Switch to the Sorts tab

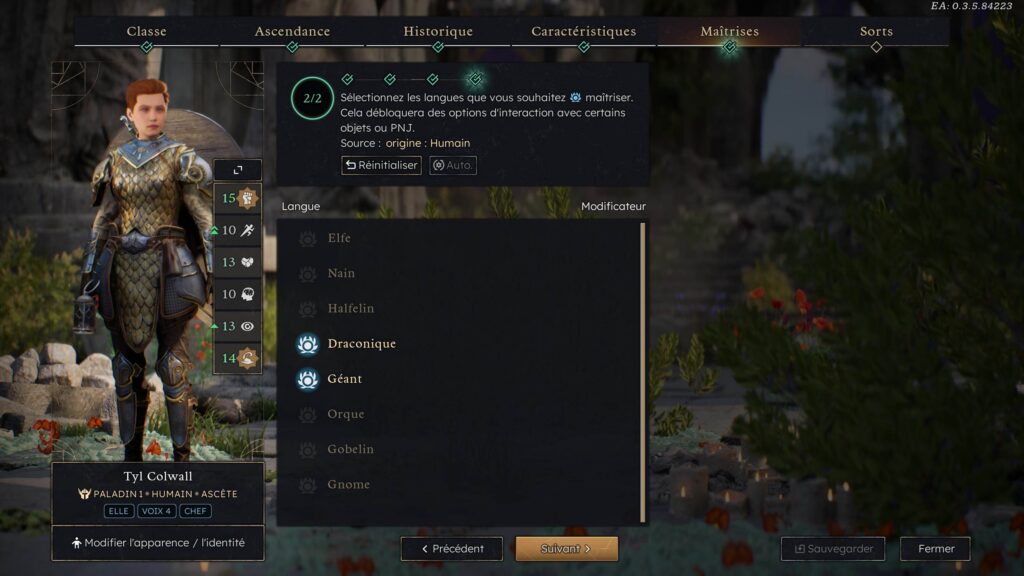pyautogui.click(x=876, y=32)
